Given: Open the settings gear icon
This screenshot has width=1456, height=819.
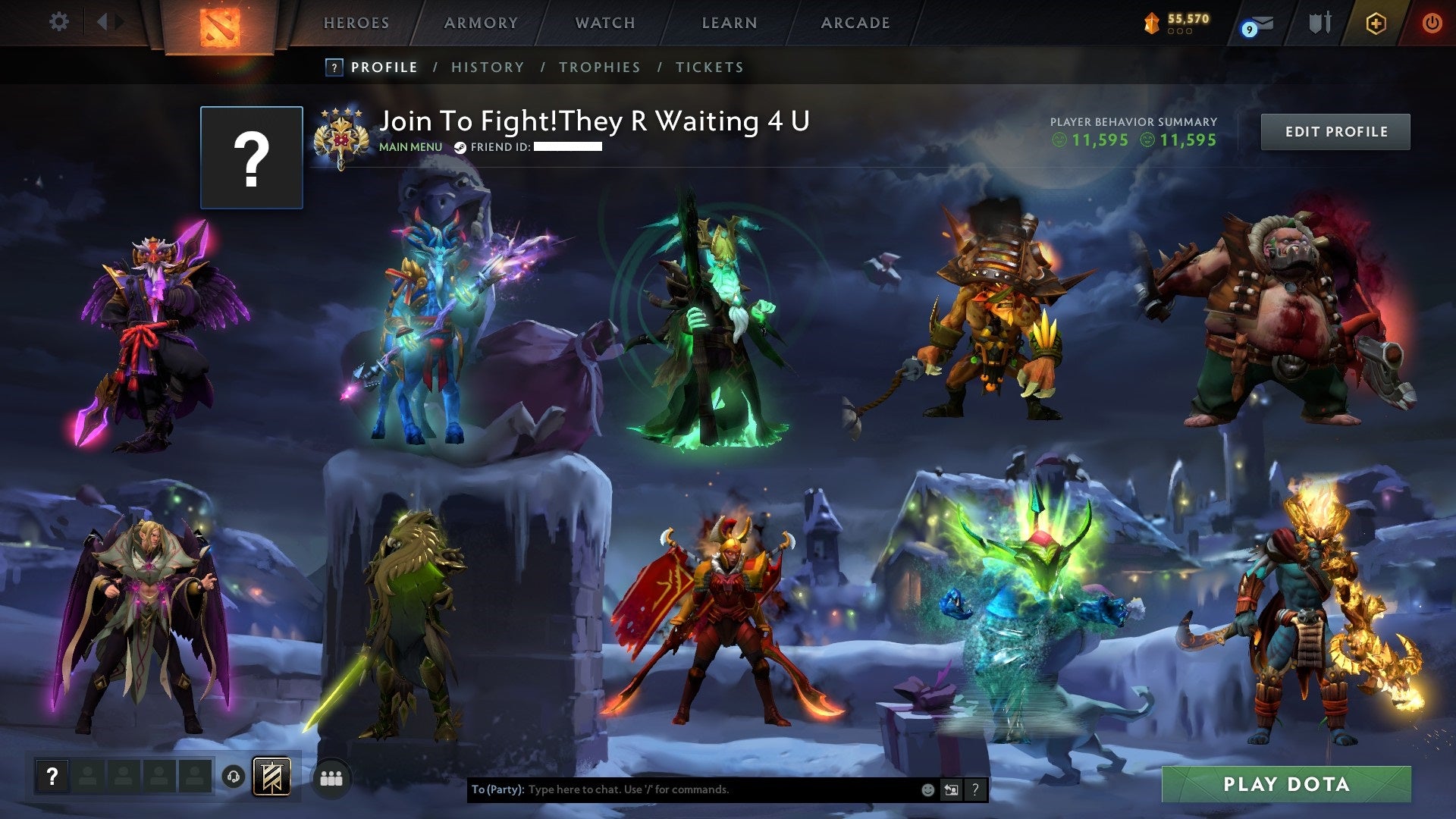Looking at the screenshot, I should (59, 22).
